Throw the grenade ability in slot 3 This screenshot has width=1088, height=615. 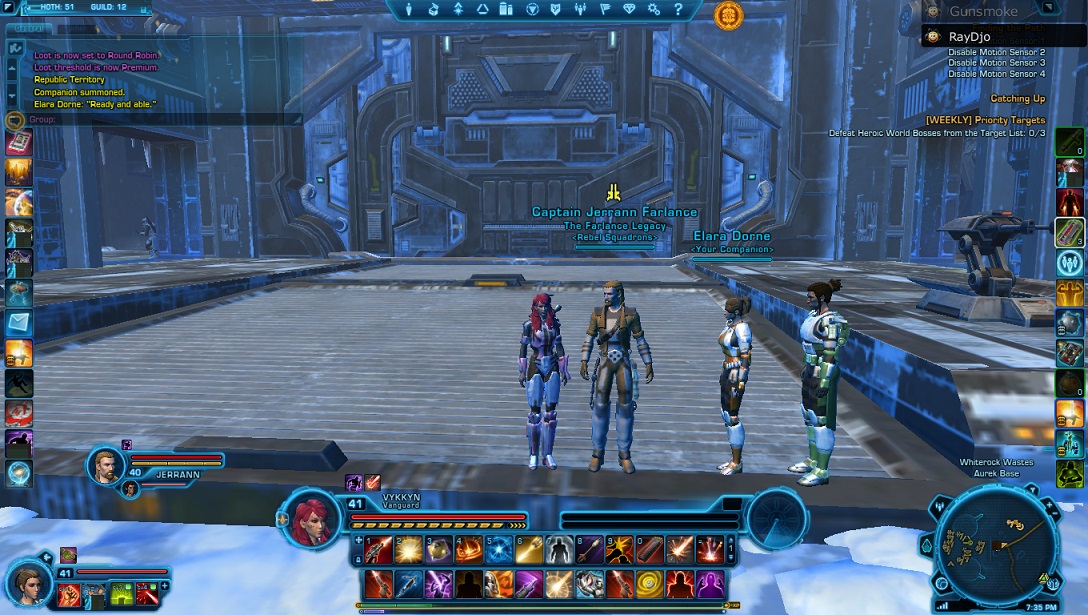click(438, 549)
